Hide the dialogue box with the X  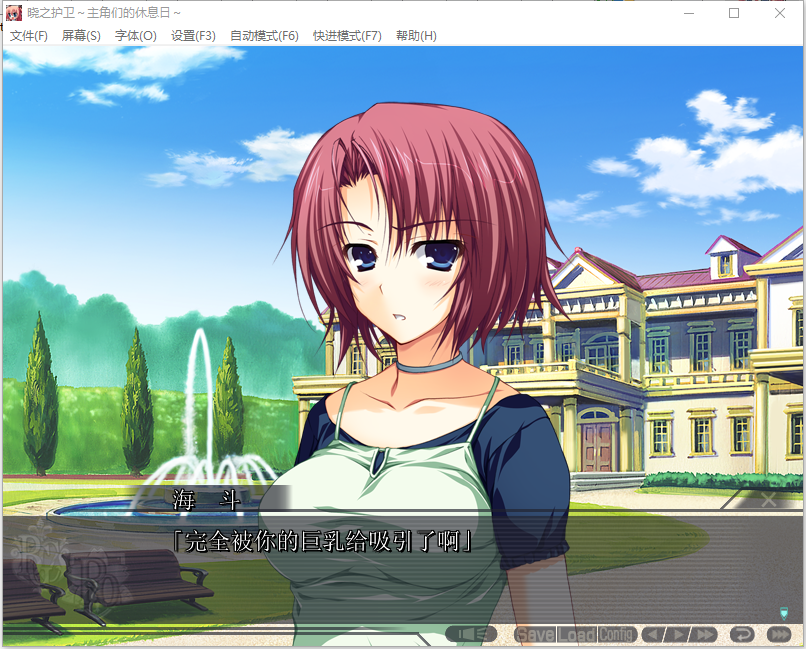tap(768, 498)
